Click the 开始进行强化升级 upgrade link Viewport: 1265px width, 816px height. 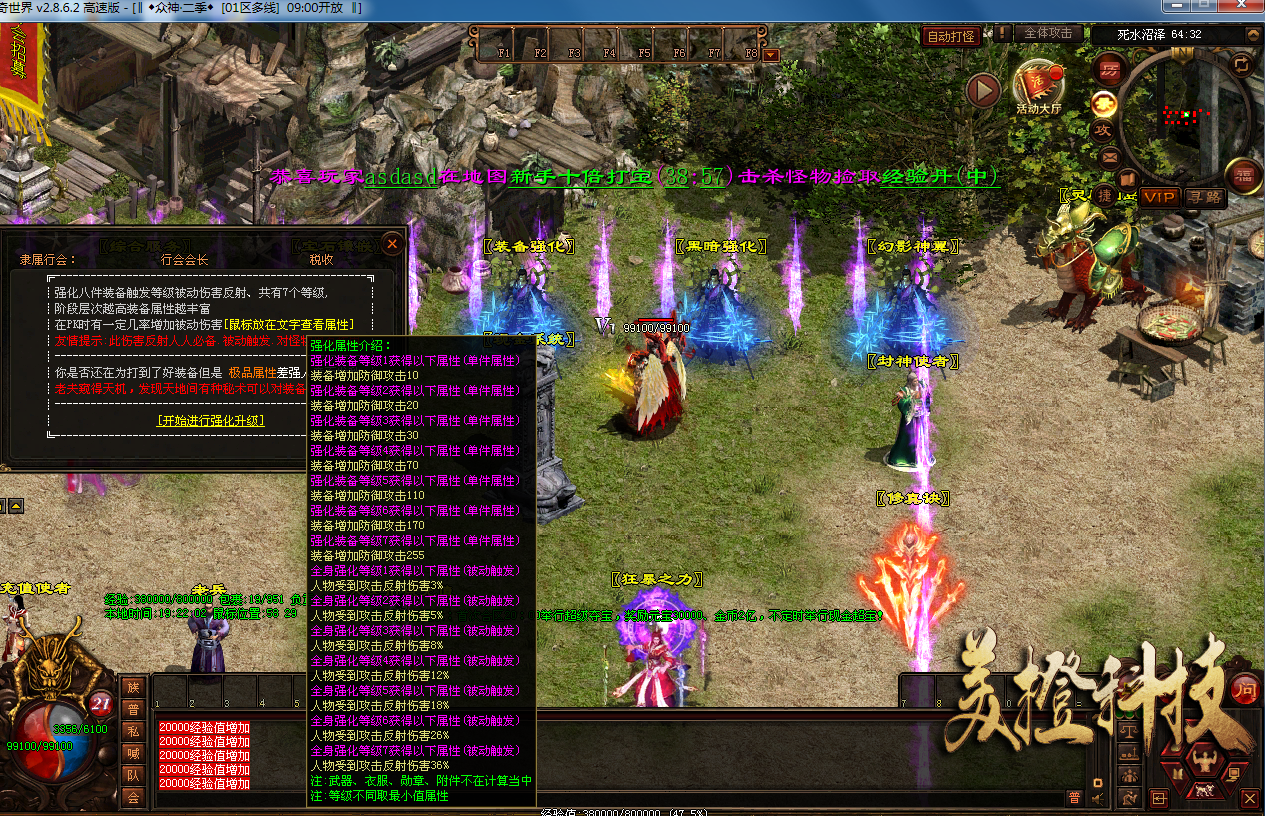click(x=211, y=421)
